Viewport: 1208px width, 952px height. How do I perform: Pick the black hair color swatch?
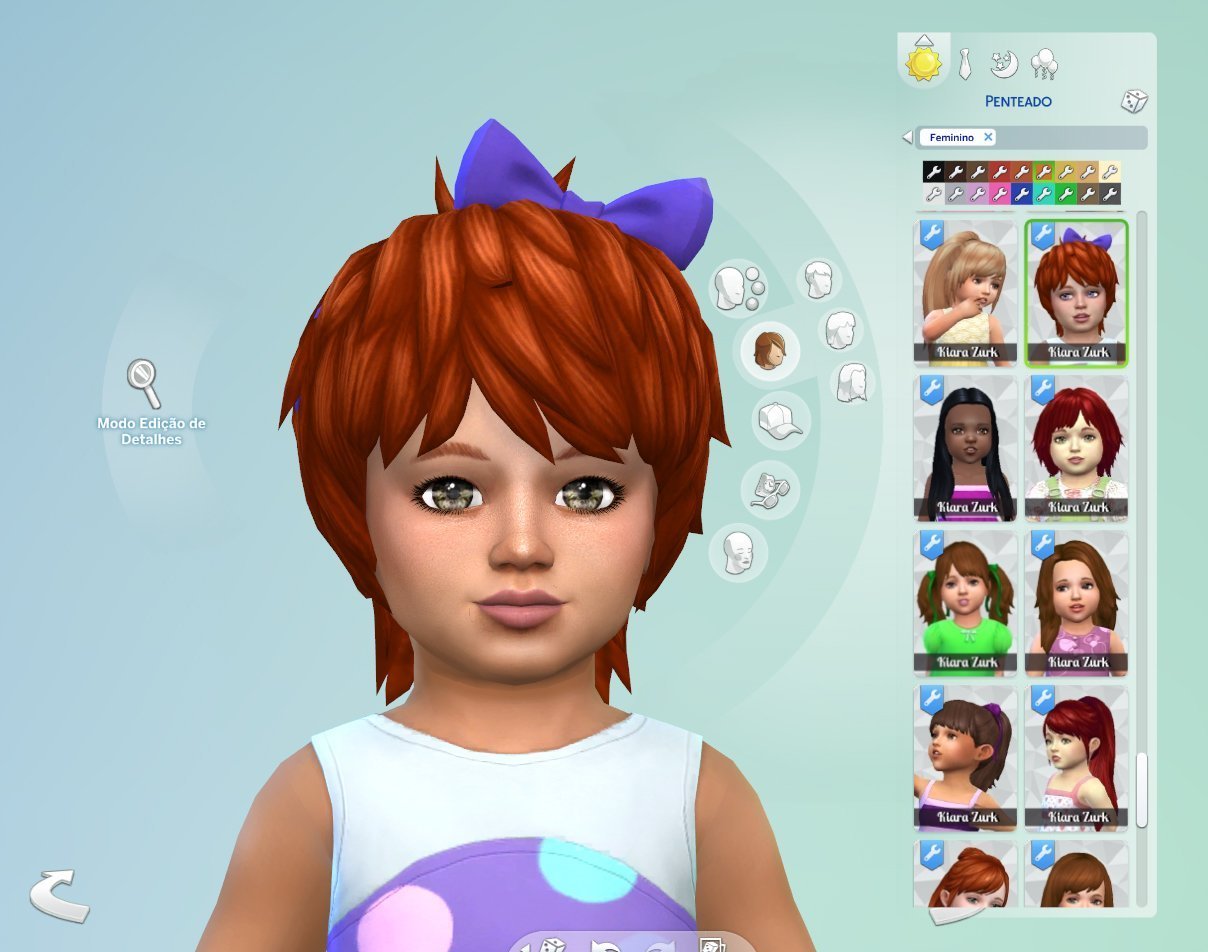click(x=933, y=172)
